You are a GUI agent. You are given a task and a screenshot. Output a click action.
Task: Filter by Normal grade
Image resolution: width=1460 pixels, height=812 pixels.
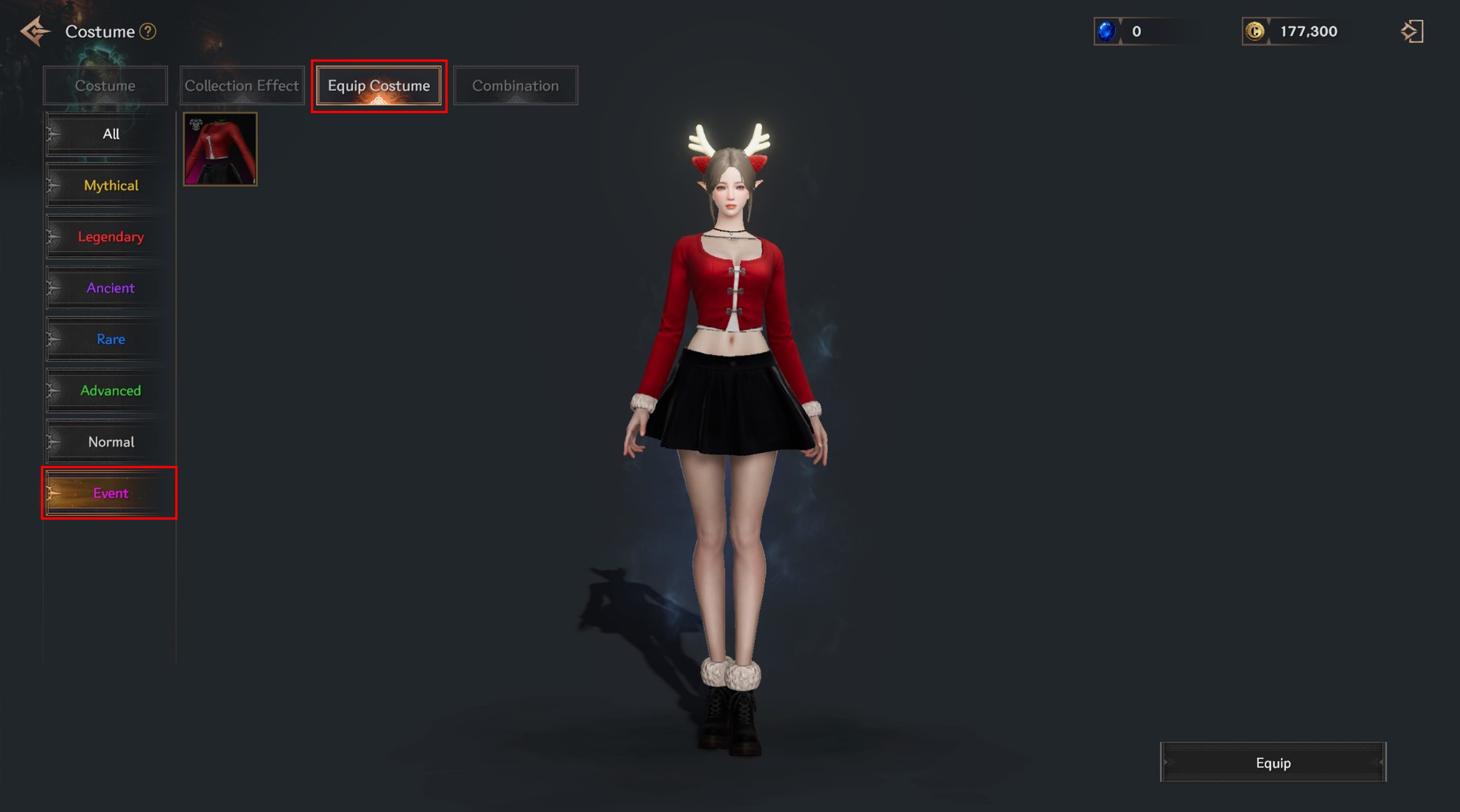(110, 442)
